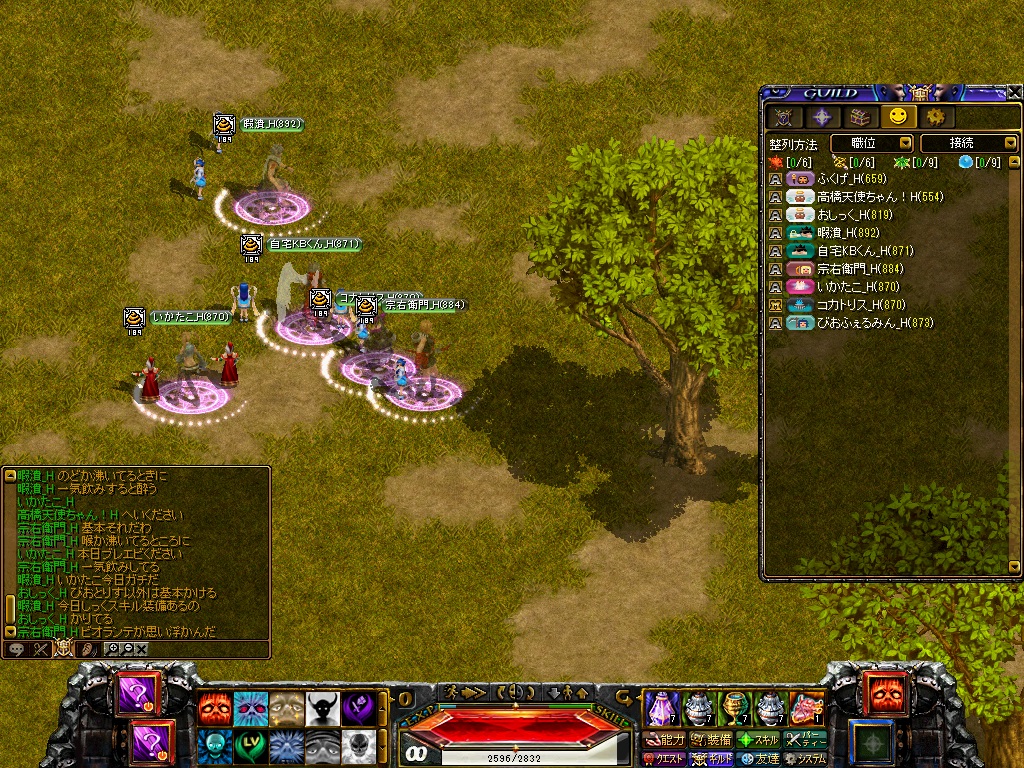Use the golden trophy cup belt item

pos(736,708)
